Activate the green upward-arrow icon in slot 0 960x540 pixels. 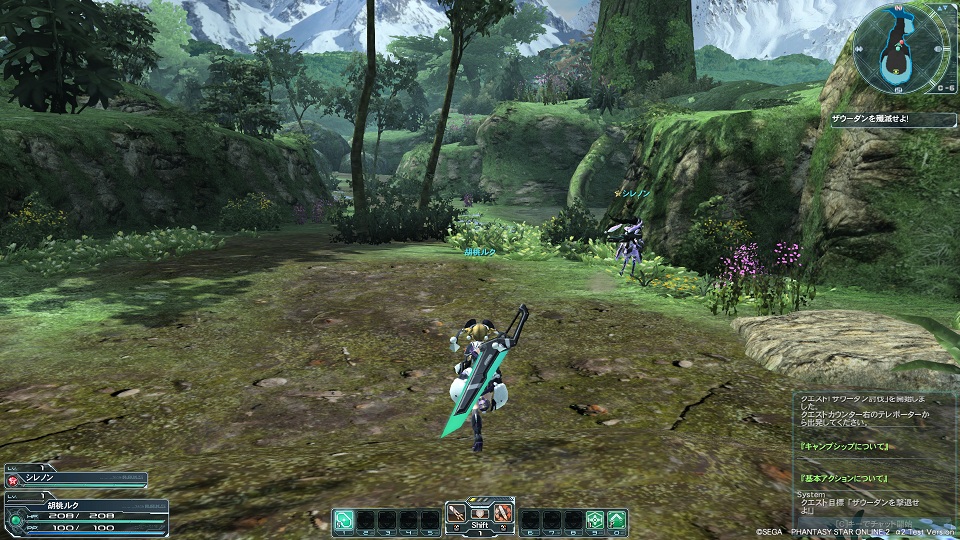(617, 519)
